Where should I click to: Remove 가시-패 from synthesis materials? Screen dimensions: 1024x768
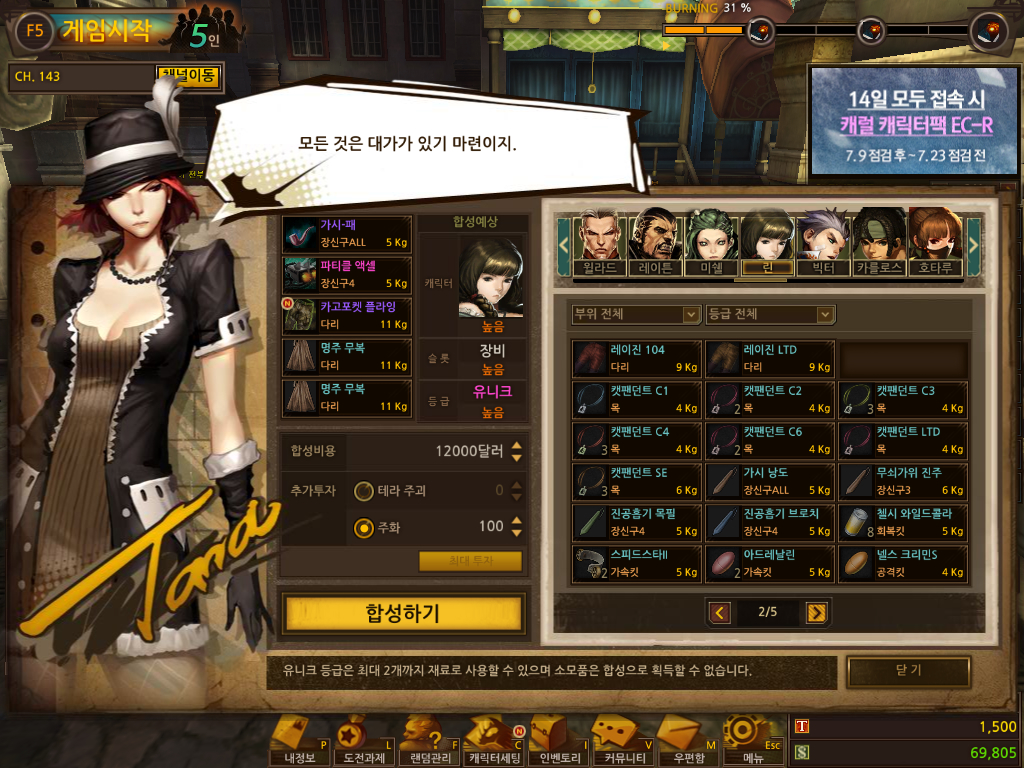tap(347, 234)
